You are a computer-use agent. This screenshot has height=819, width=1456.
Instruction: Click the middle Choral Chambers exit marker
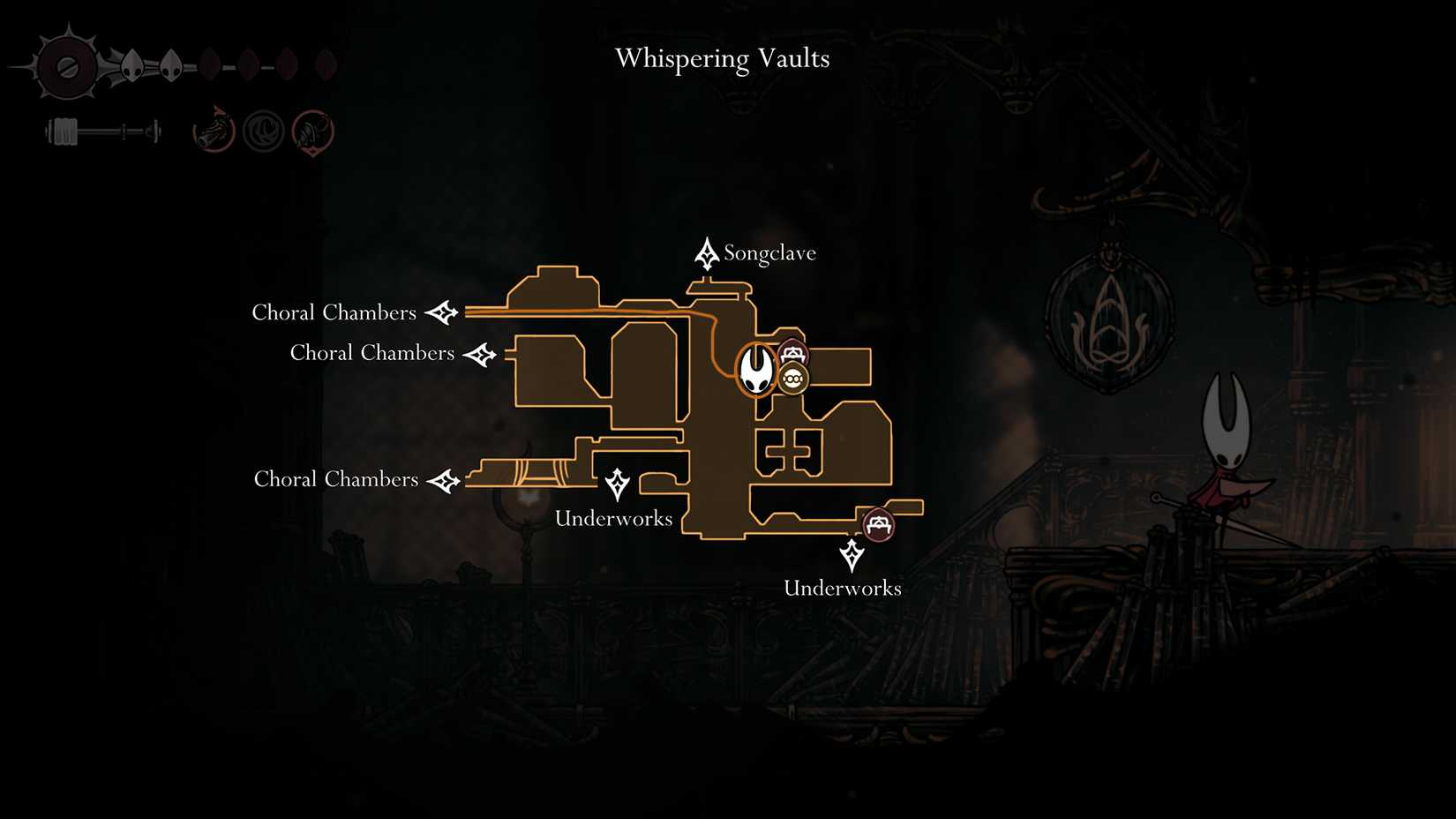[x=481, y=353]
